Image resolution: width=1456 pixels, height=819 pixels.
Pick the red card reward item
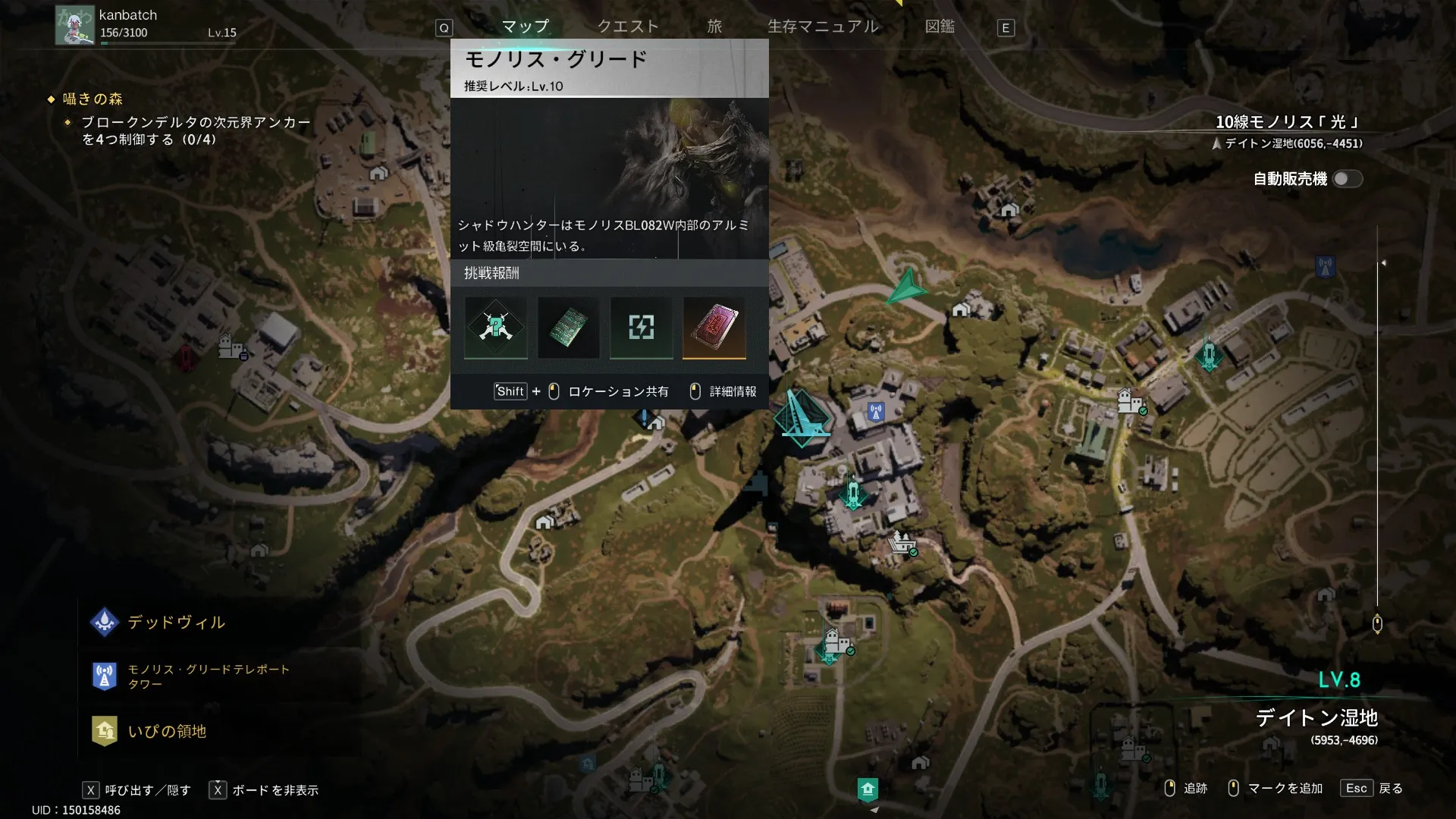point(714,327)
